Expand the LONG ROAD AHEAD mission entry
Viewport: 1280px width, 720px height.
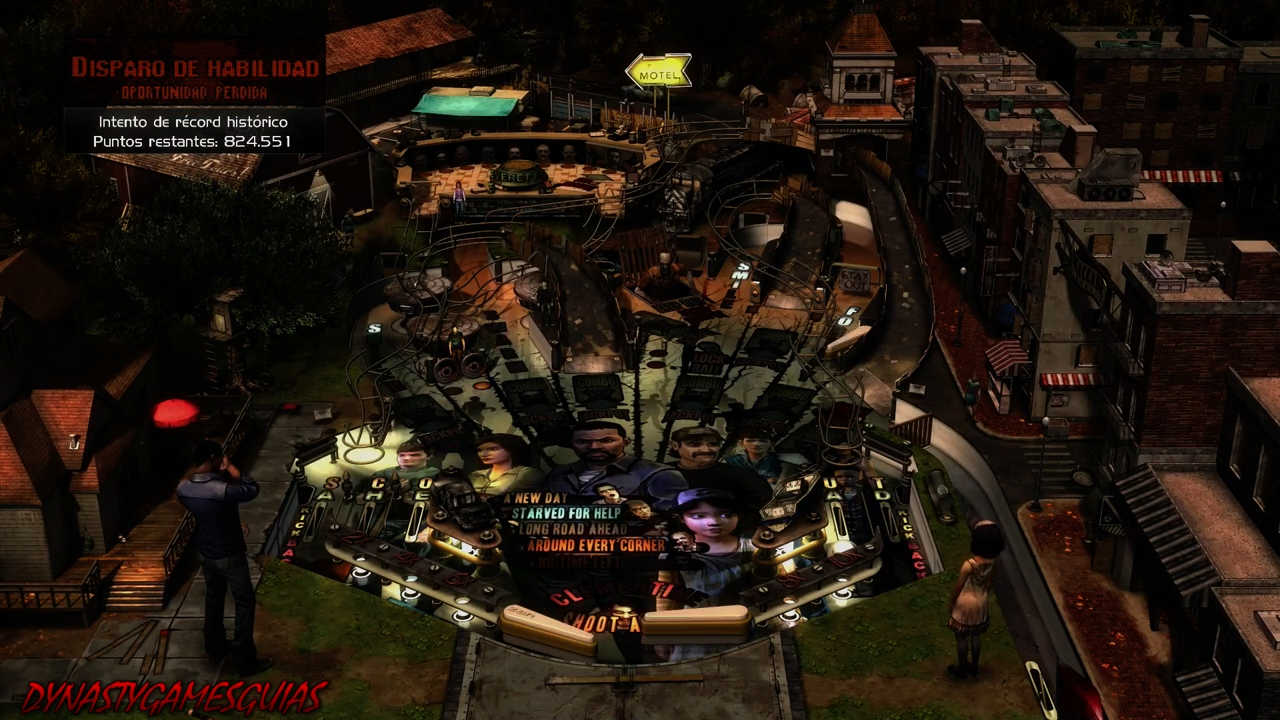point(572,527)
